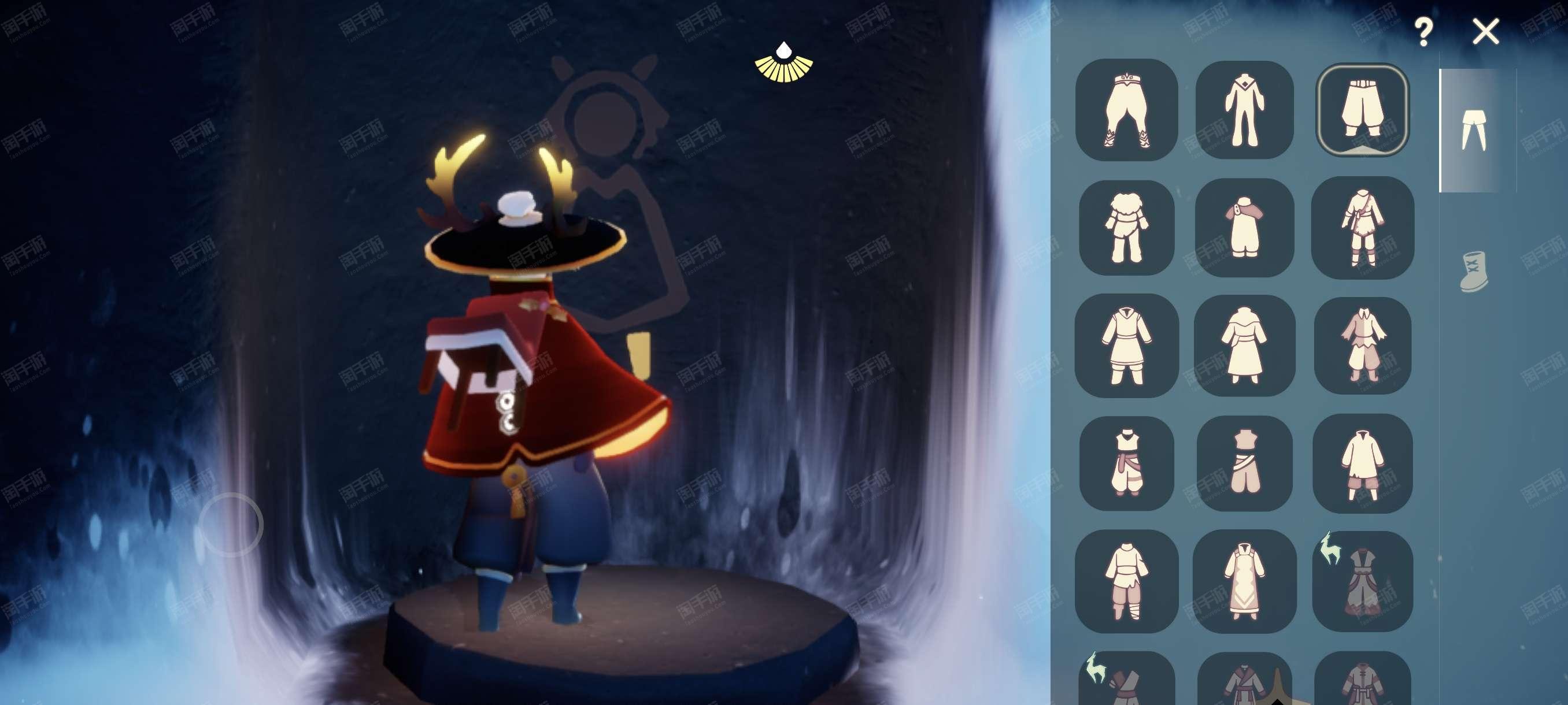The height and width of the screenshot is (705, 1568).
Task: Select the dark robe marked with deer icon
Action: pyautogui.click(x=1362, y=581)
